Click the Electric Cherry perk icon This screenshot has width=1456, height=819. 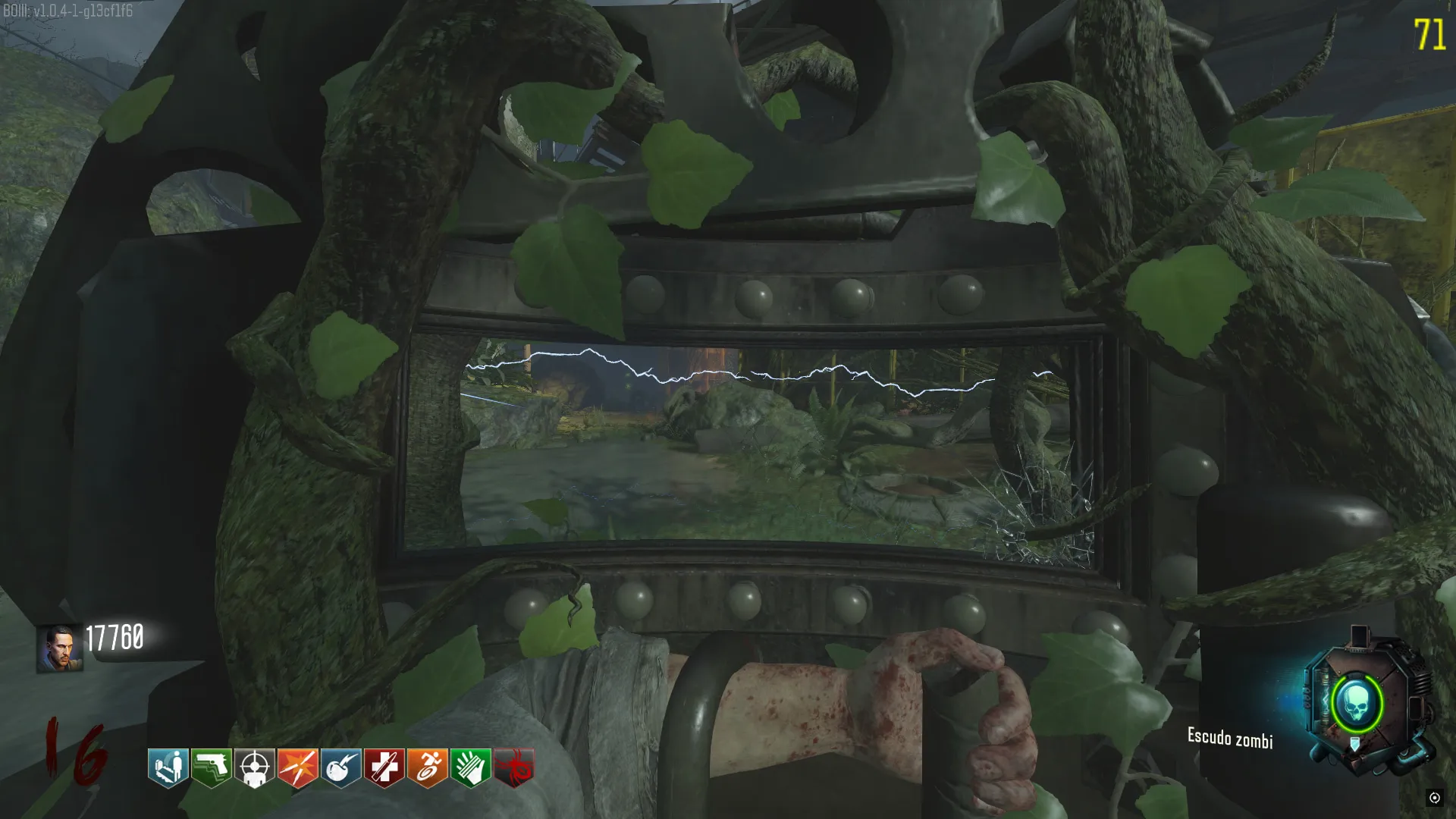pos(341,767)
